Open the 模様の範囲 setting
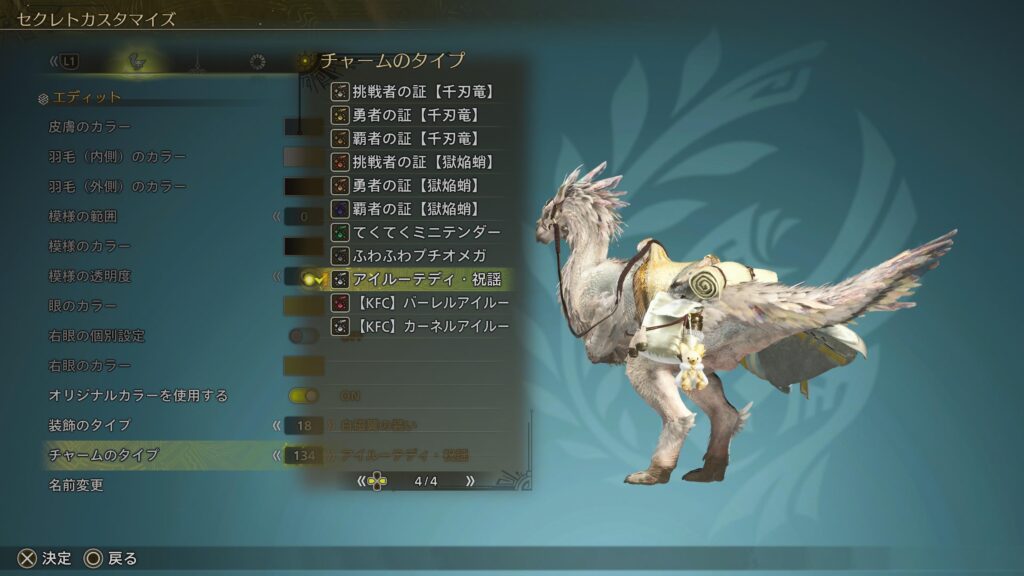 84,216
